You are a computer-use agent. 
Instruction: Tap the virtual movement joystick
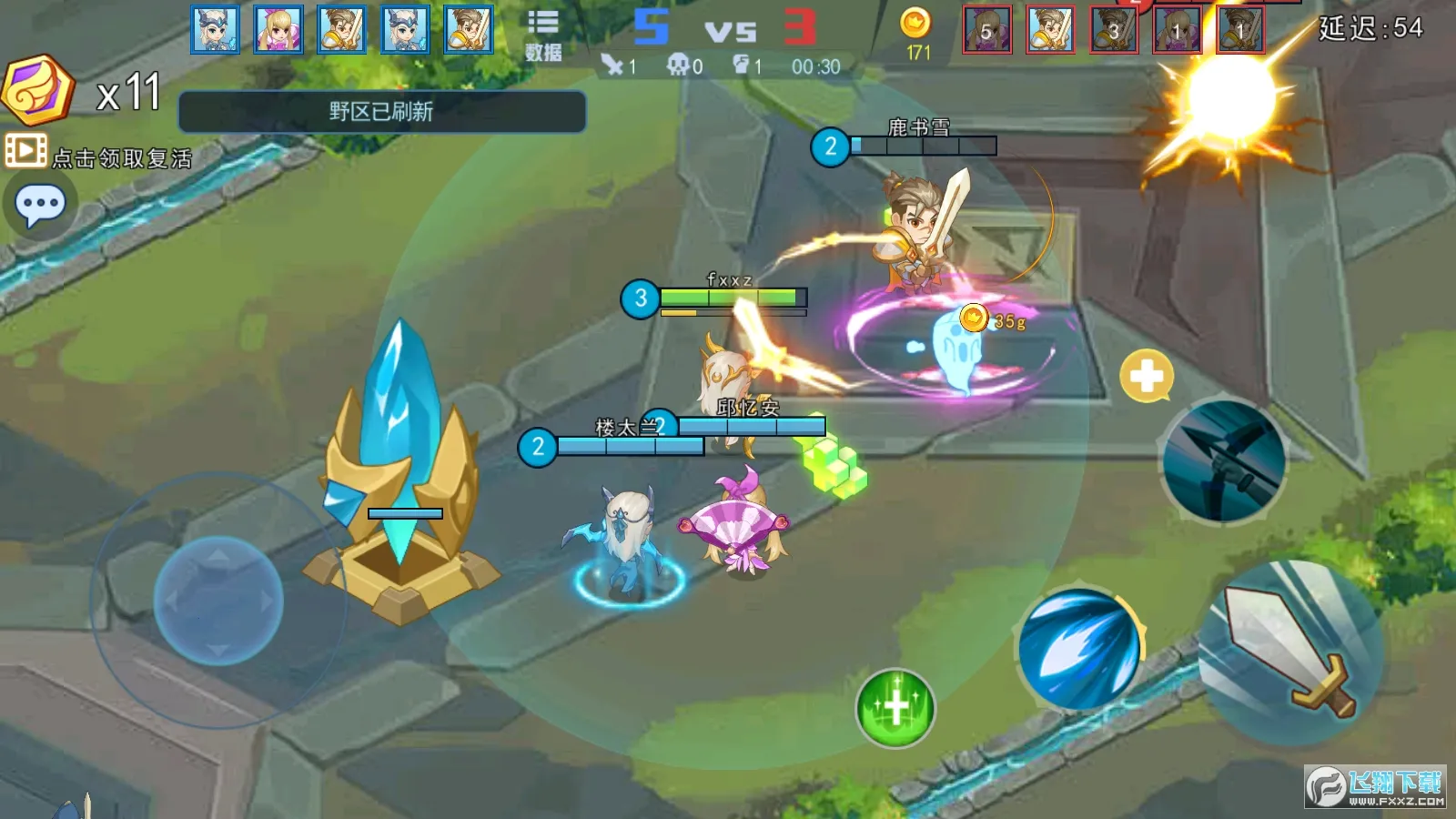tap(218, 601)
